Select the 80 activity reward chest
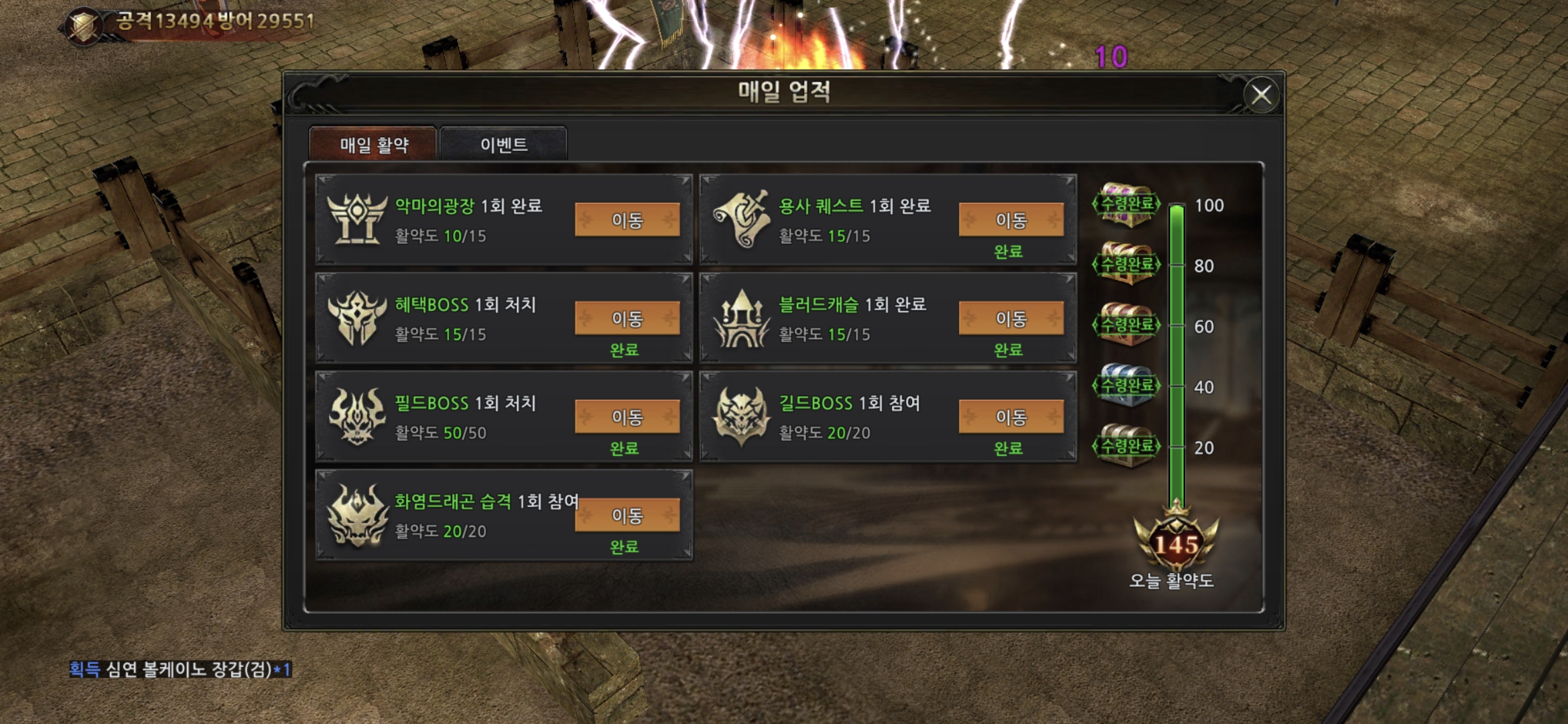This screenshot has width=1568, height=724. 1127,264
